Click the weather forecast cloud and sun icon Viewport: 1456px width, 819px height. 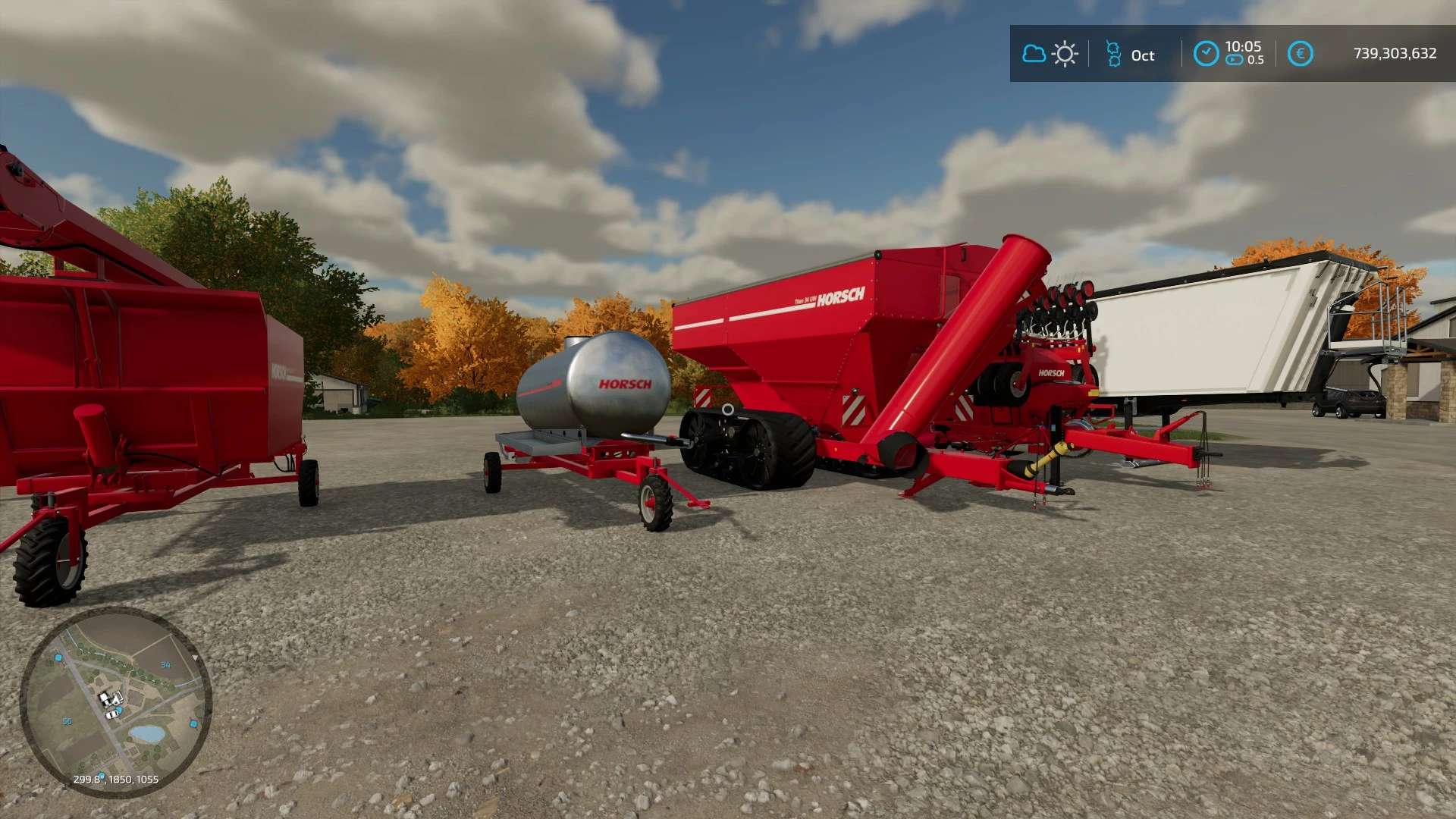1050,54
